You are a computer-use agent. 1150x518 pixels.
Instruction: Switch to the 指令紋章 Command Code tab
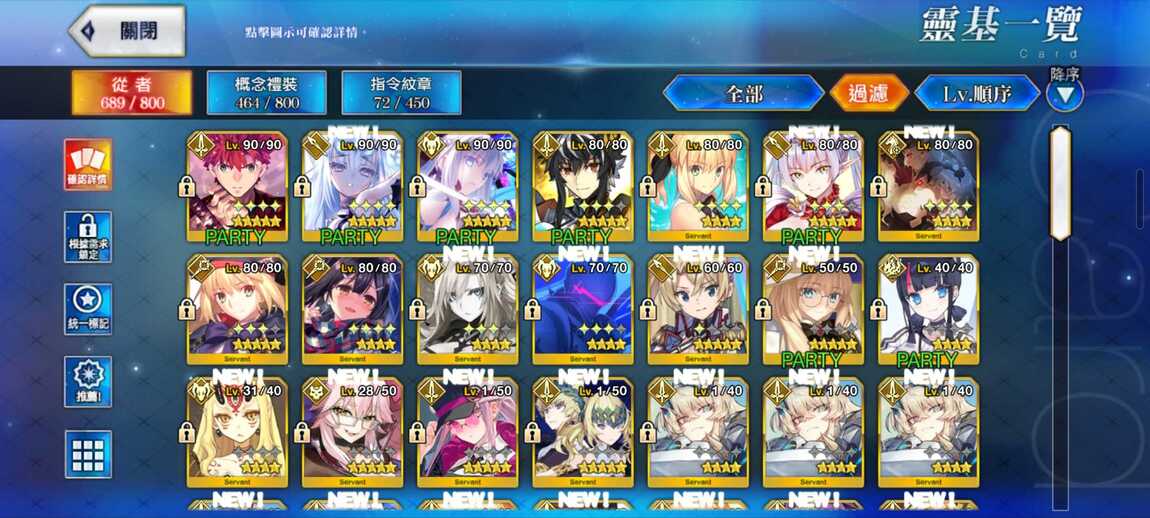pos(401,92)
